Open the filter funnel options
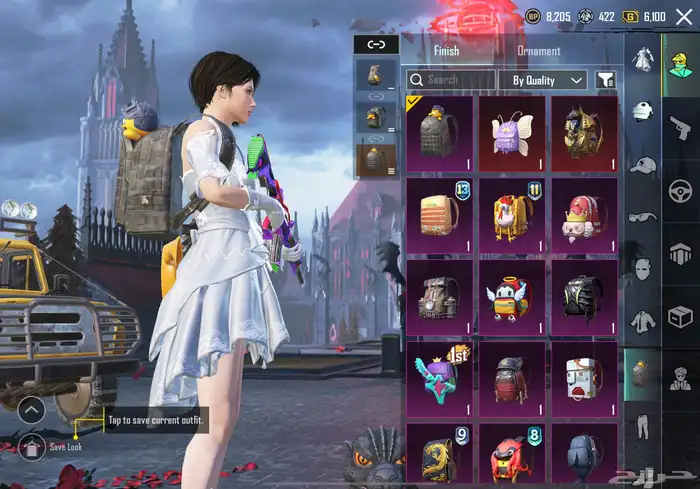The image size is (700, 489). pyautogui.click(x=606, y=80)
